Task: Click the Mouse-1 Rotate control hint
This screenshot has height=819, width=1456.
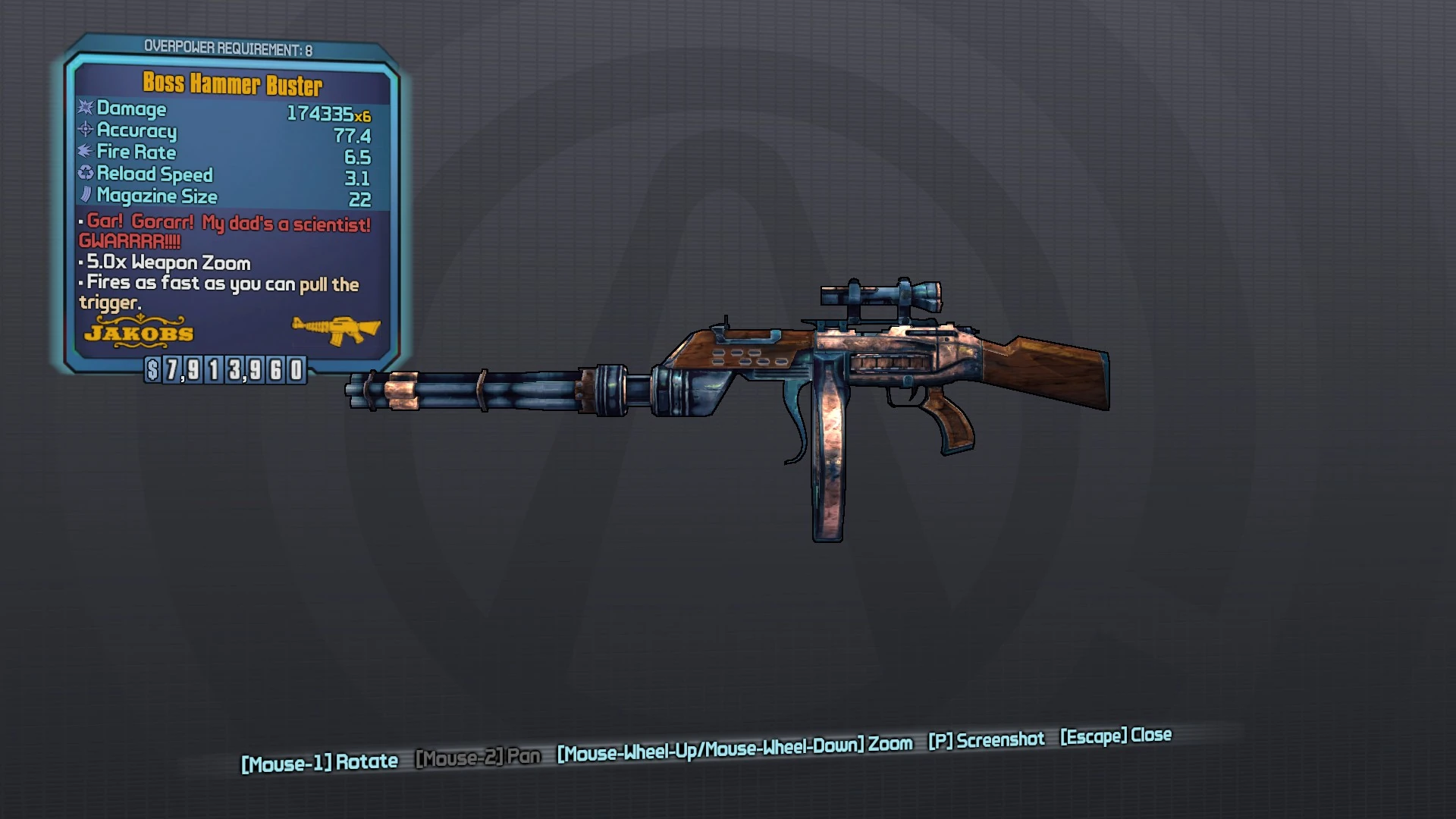Action: [x=318, y=761]
